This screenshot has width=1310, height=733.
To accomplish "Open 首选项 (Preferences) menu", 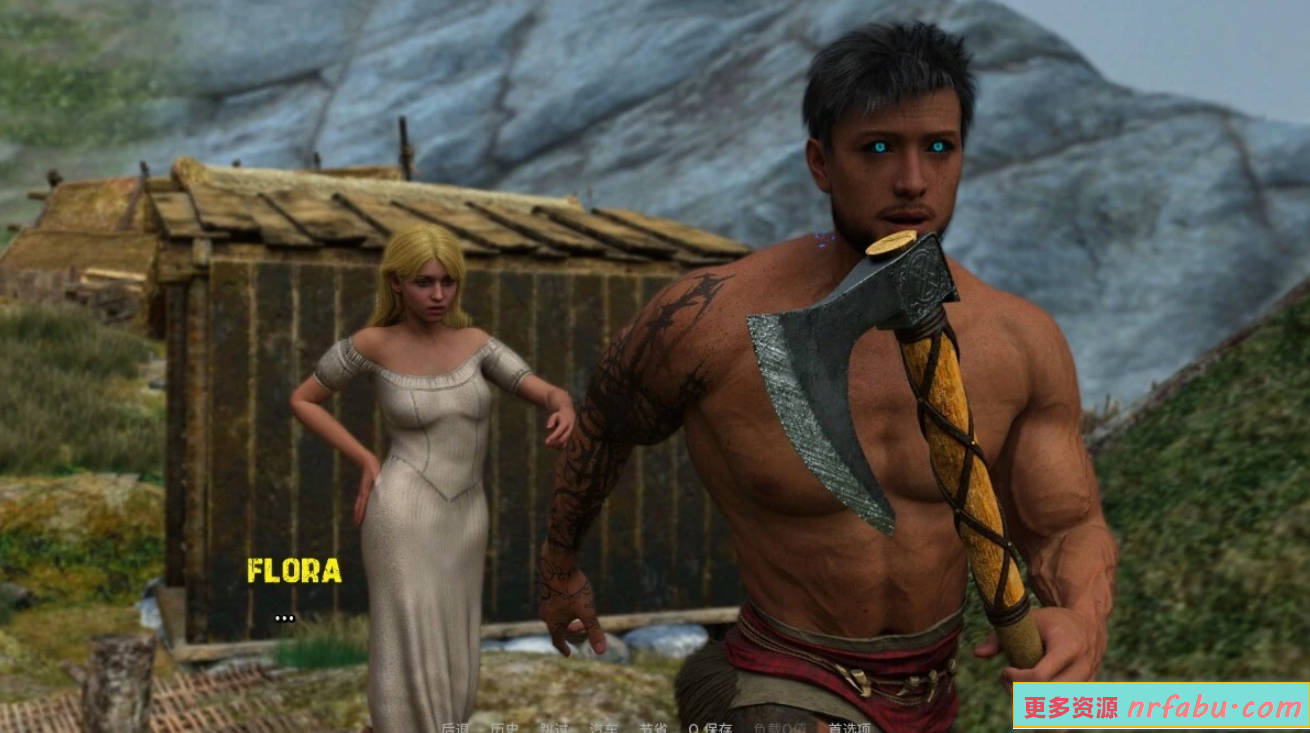I will coord(849,727).
